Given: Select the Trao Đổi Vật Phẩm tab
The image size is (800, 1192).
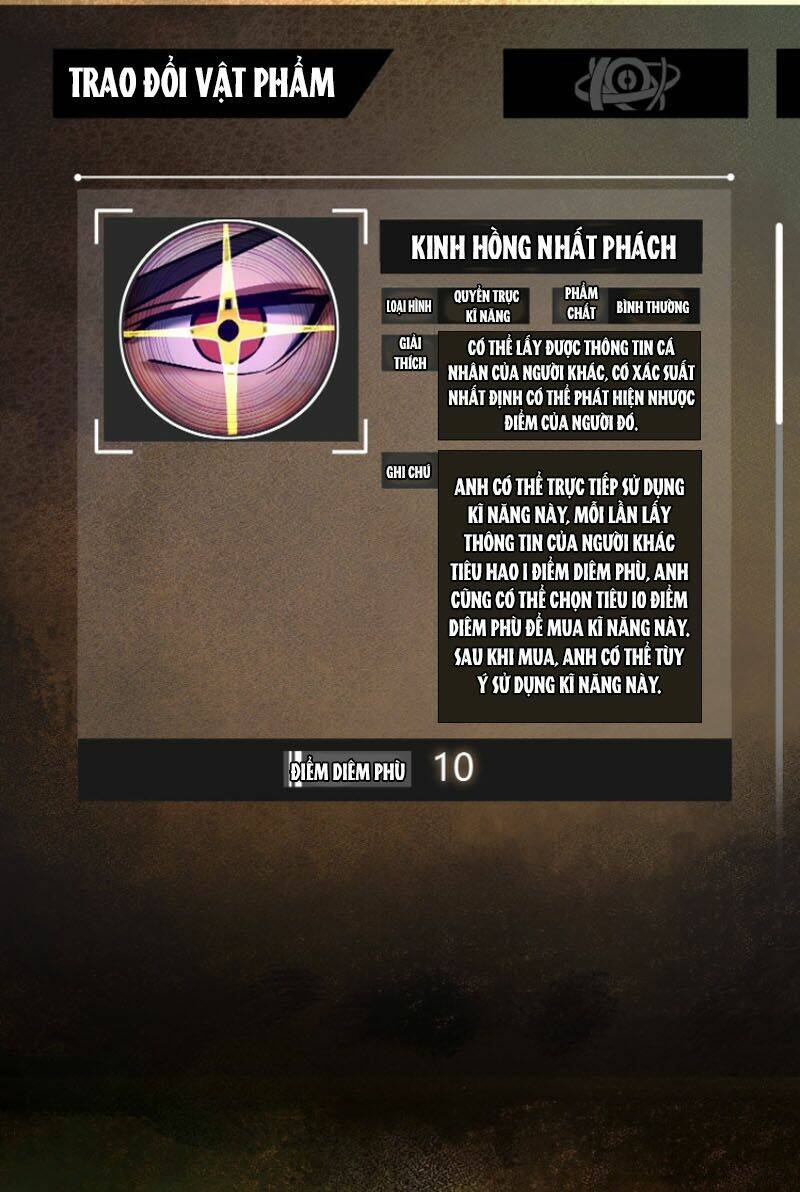Looking at the screenshot, I should pyautogui.click(x=205, y=83).
